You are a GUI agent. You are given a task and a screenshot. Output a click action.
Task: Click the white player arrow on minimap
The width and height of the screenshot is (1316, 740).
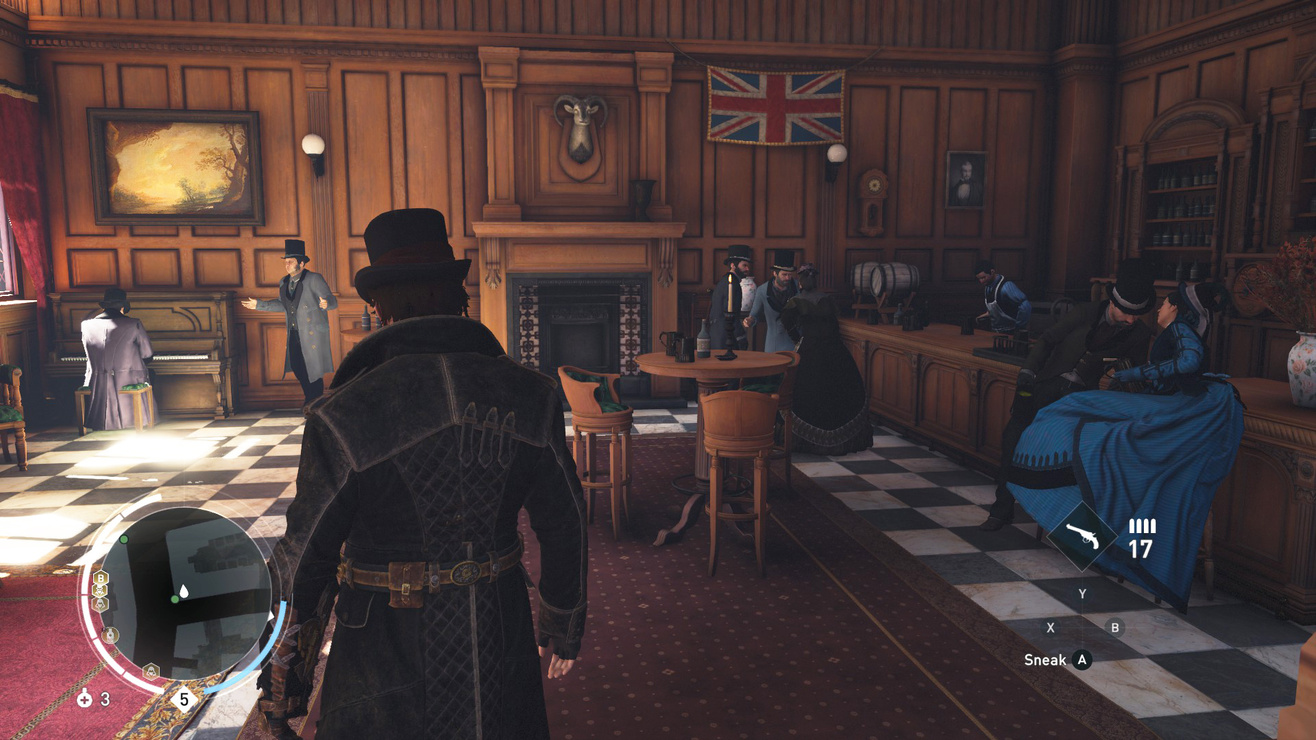186,592
